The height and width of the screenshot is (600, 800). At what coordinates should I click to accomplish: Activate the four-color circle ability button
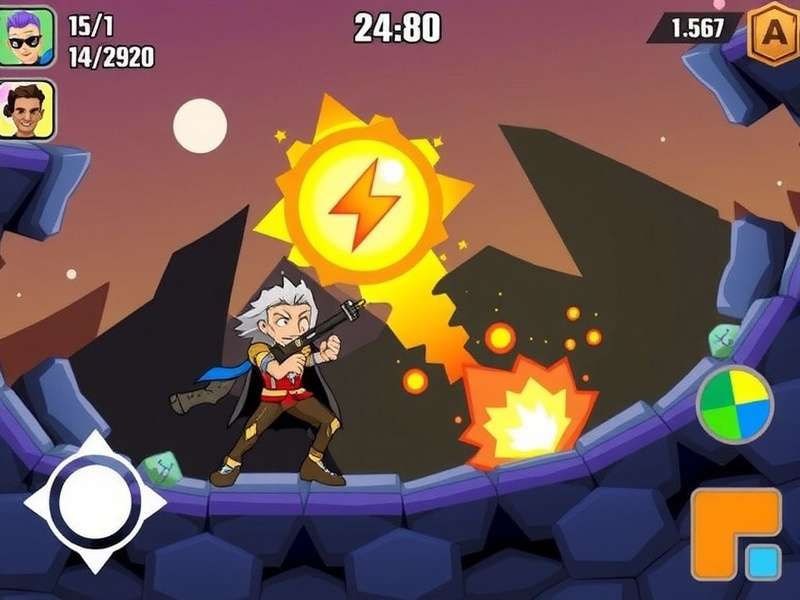tap(735, 404)
